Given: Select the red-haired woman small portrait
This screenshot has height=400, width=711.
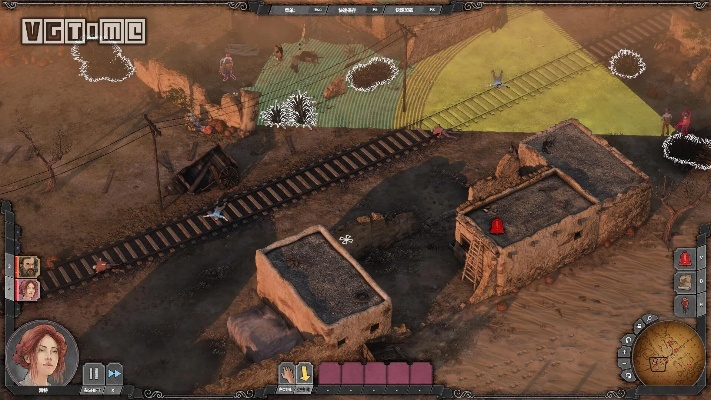Looking at the screenshot, I should [28, 289].
